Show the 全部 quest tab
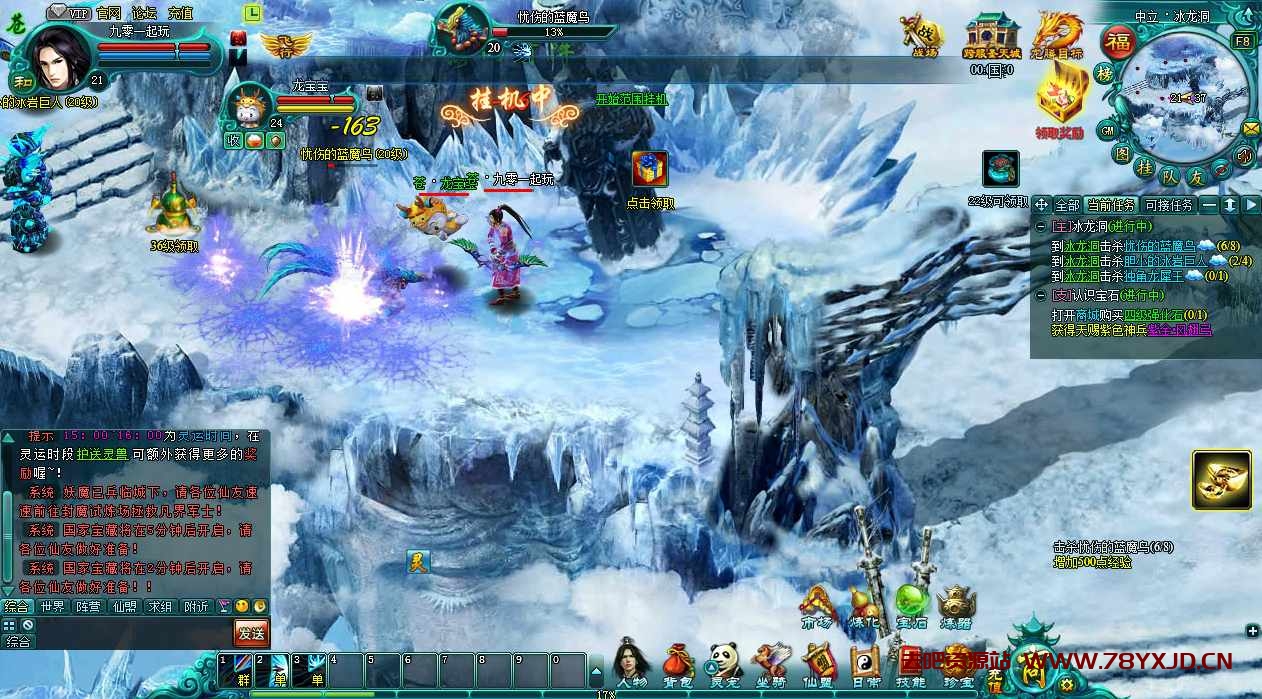 (1068, 205)
